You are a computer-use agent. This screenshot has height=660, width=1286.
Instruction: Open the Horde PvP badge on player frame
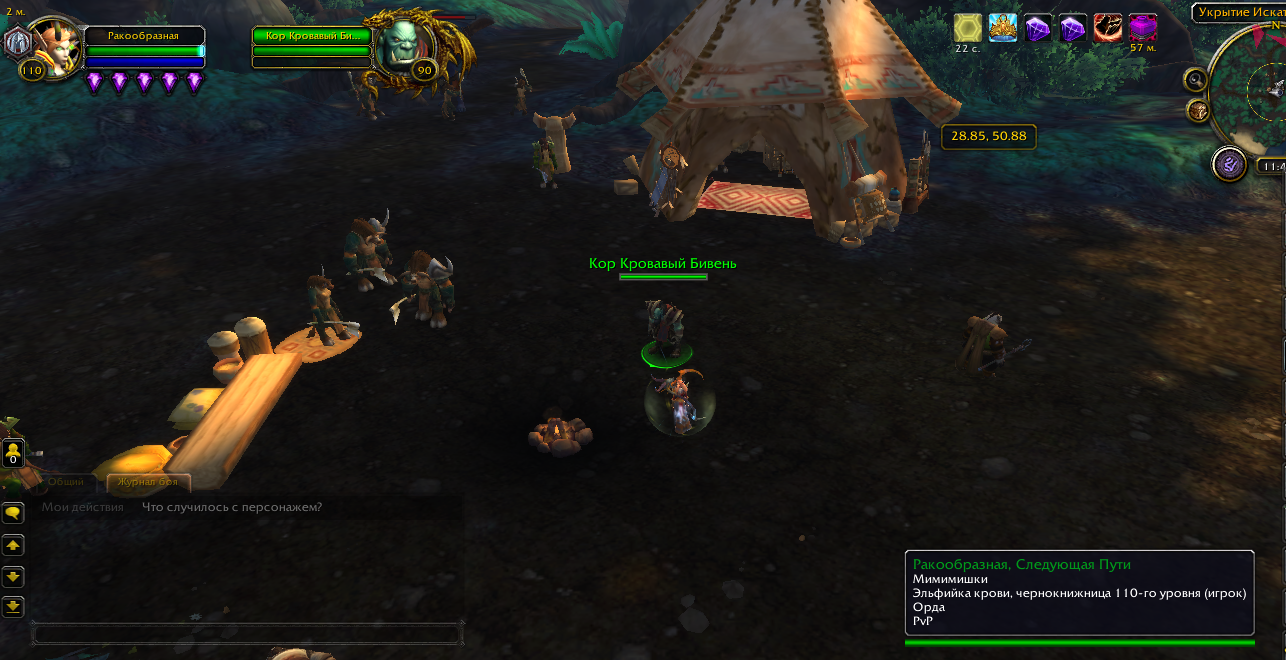pyautogui.click(x=17, y=42)
